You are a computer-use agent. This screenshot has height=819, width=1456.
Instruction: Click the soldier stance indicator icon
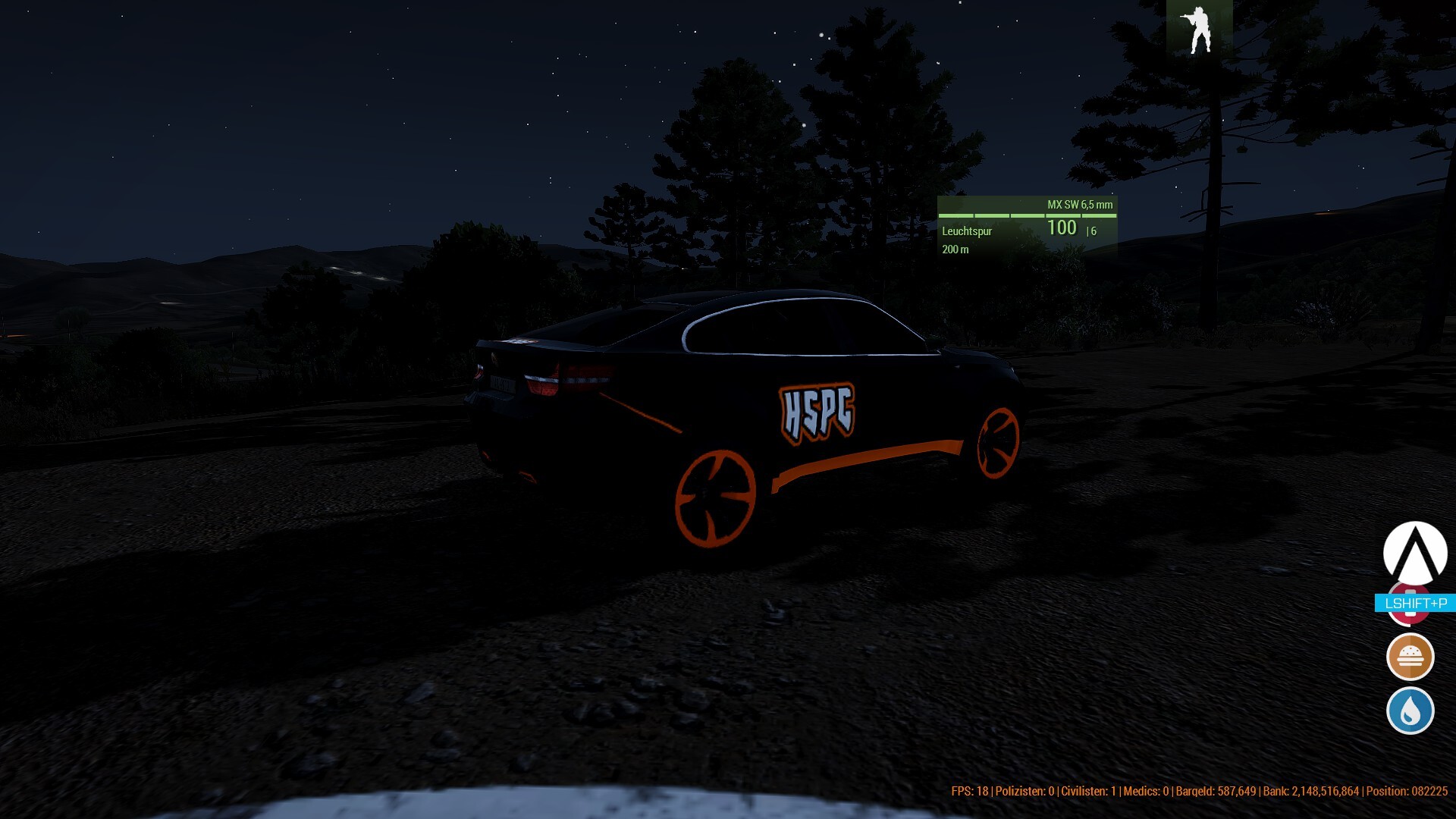(x=1199, y=29)
